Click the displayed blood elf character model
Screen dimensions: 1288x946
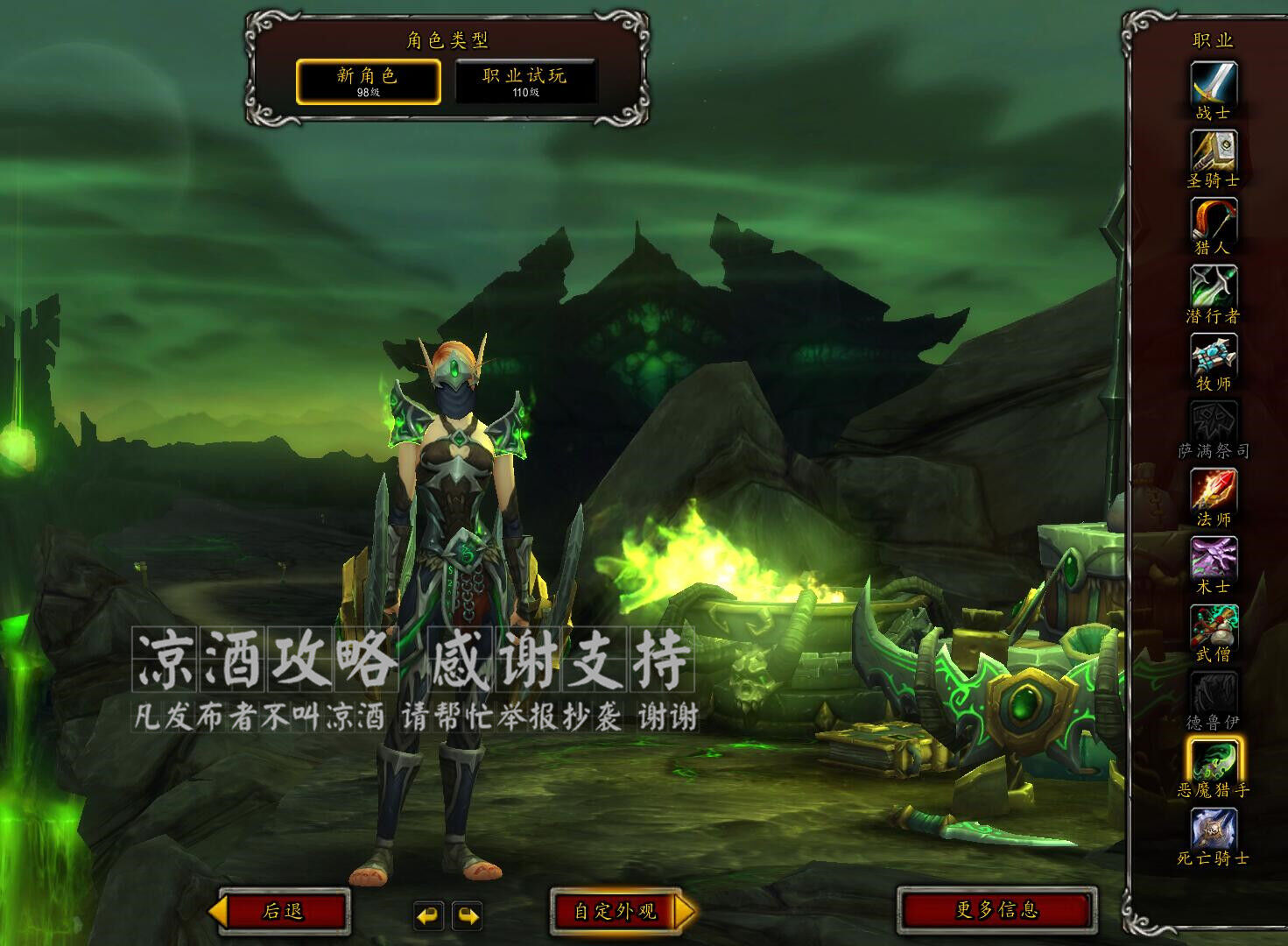455,569
